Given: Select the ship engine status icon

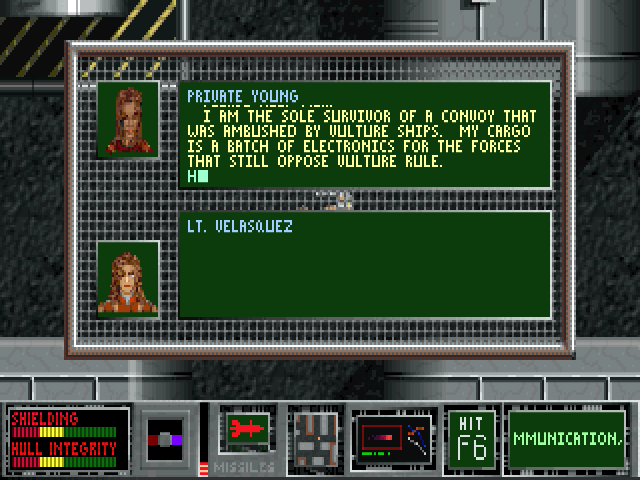Looking at the screenshot, I should (x=167, y=438).
